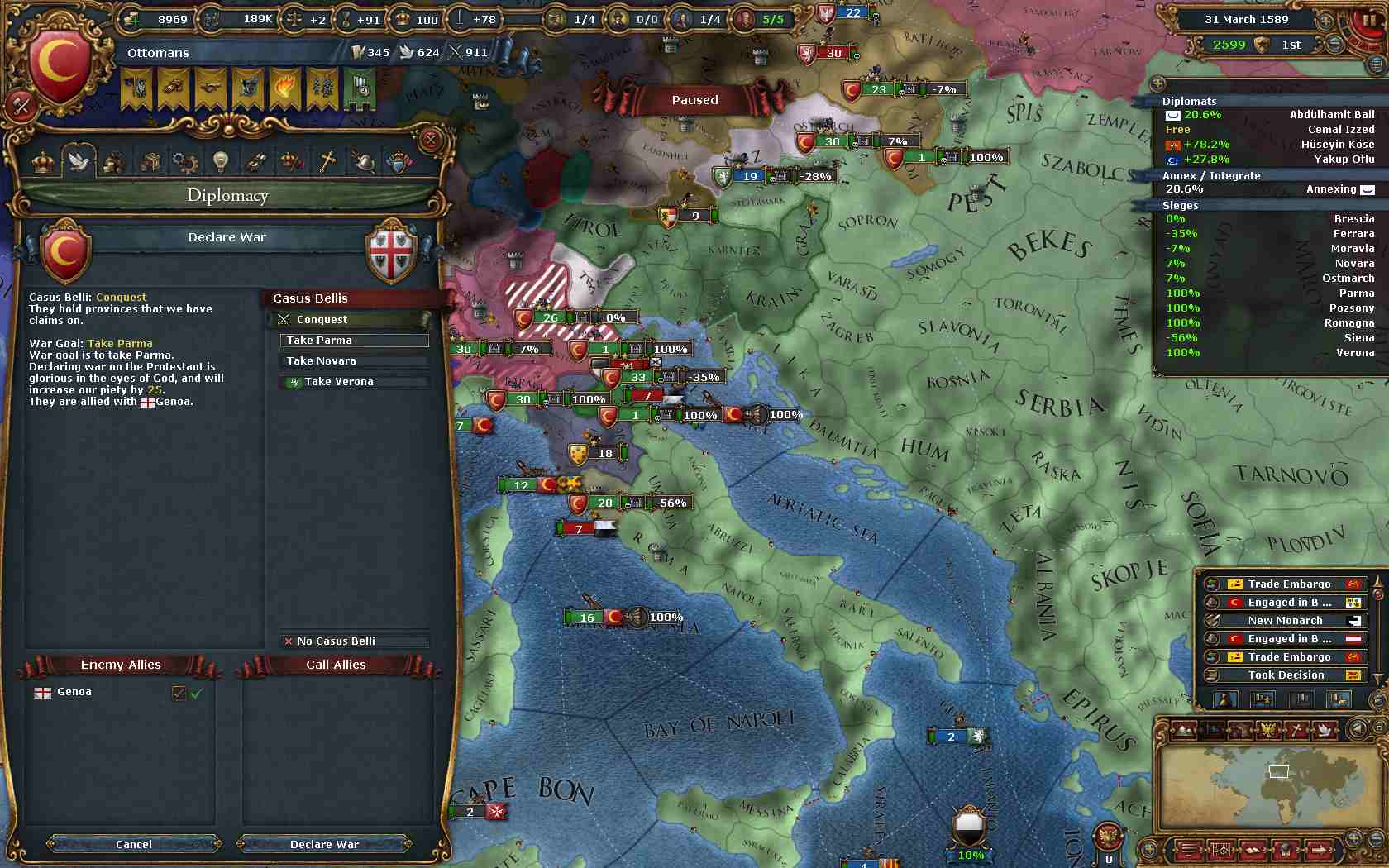Open the lightbulb Technology tab

point(220,162)
